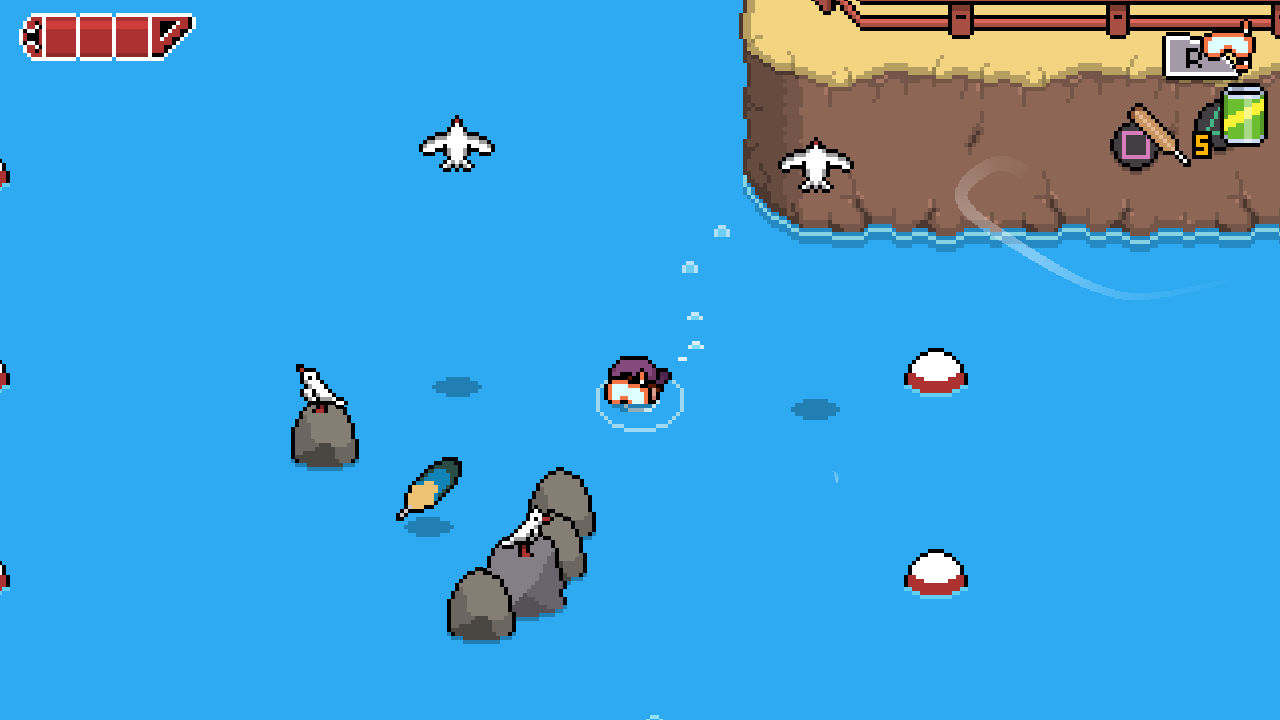
Task: Click the fish shadow left of the swimmer
Action: (458, 386)
